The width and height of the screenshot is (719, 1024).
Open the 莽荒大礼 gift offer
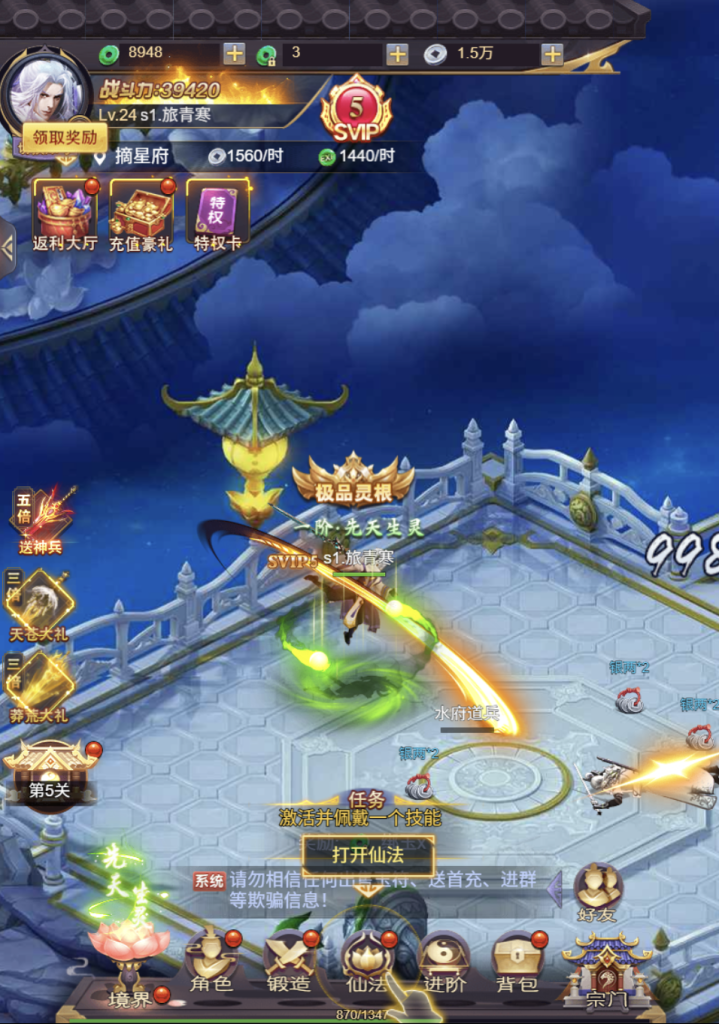tap(41, 685)
